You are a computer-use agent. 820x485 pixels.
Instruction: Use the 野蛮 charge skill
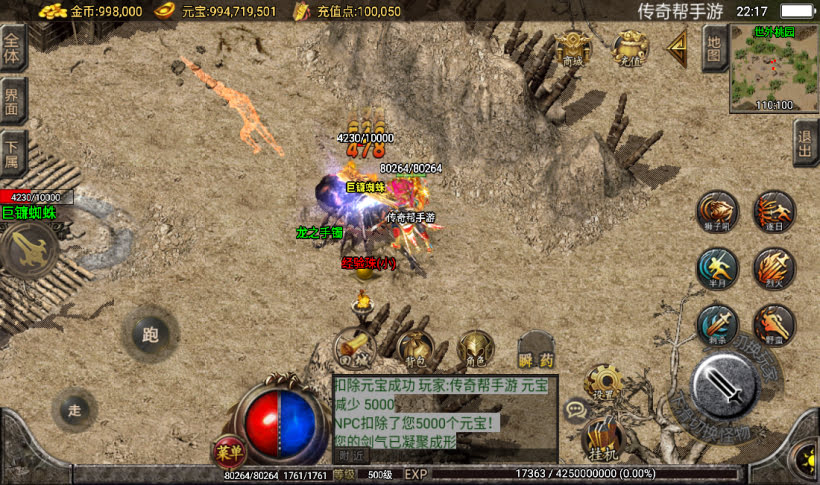[x=774, y=324]
